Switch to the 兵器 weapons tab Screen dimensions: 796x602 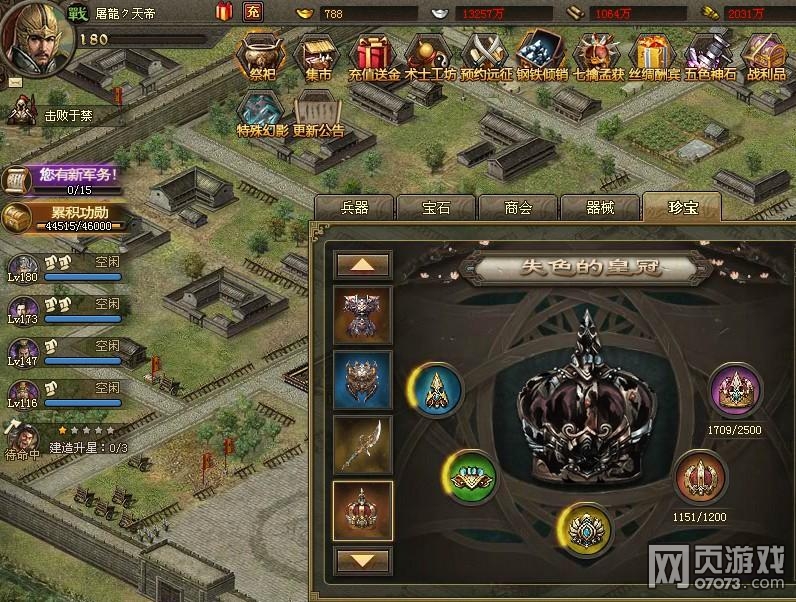click(355, 207)
